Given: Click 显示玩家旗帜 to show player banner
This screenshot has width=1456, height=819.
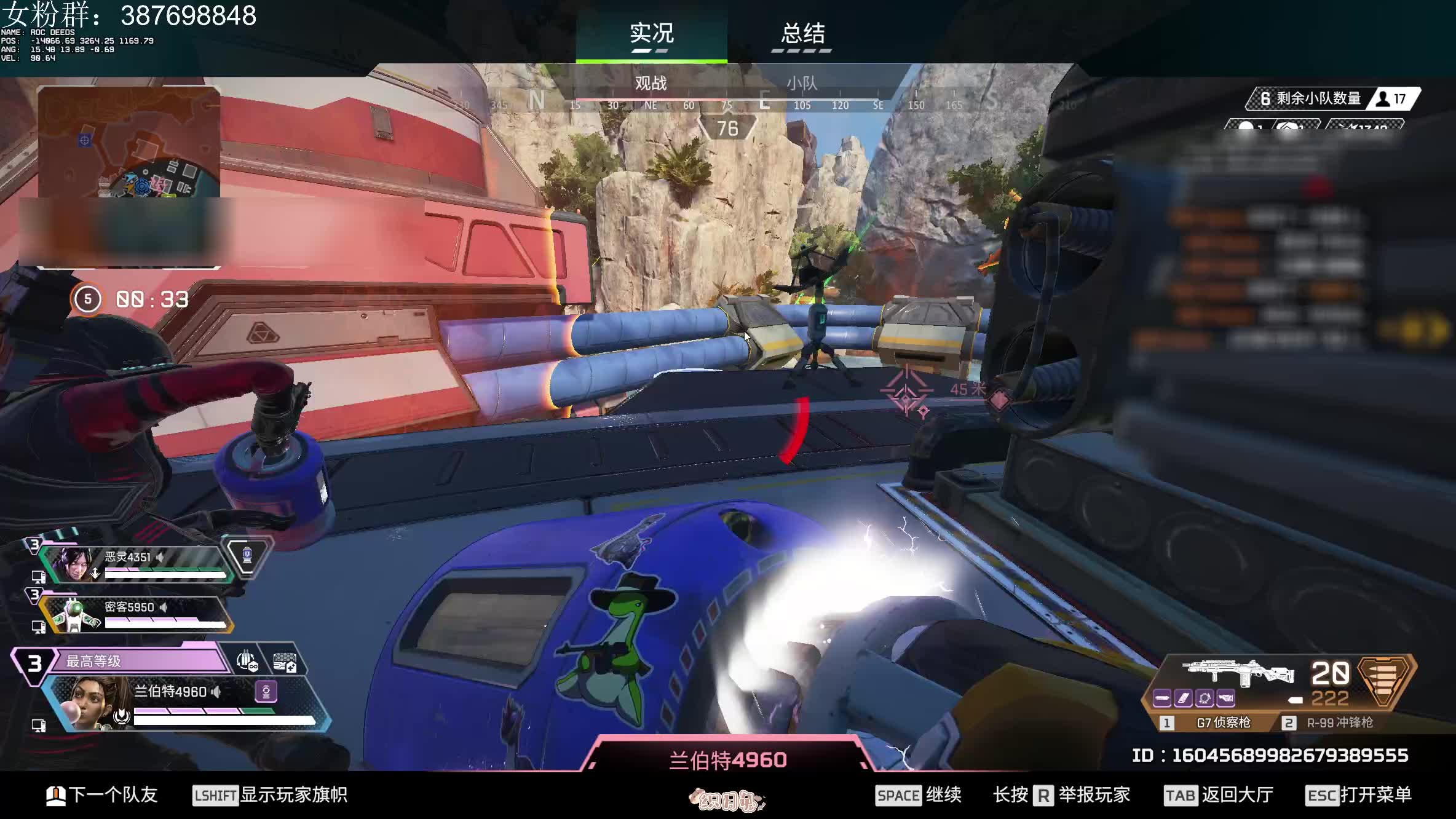Looking at the screenshot, I should pyautogui.click(x=271, y=795).
